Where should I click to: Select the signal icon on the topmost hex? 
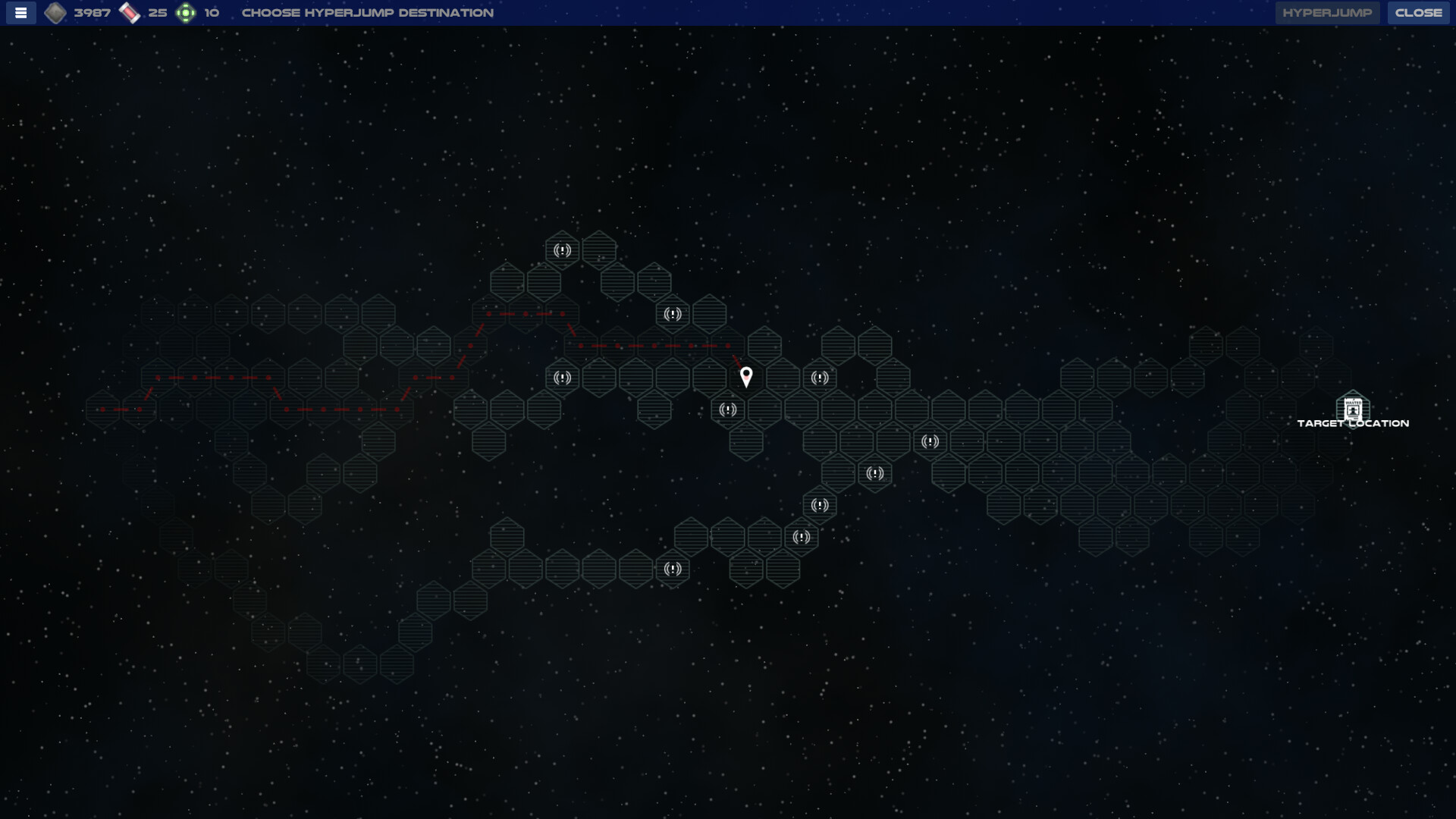pyautogui.click(x=562, y=250)
